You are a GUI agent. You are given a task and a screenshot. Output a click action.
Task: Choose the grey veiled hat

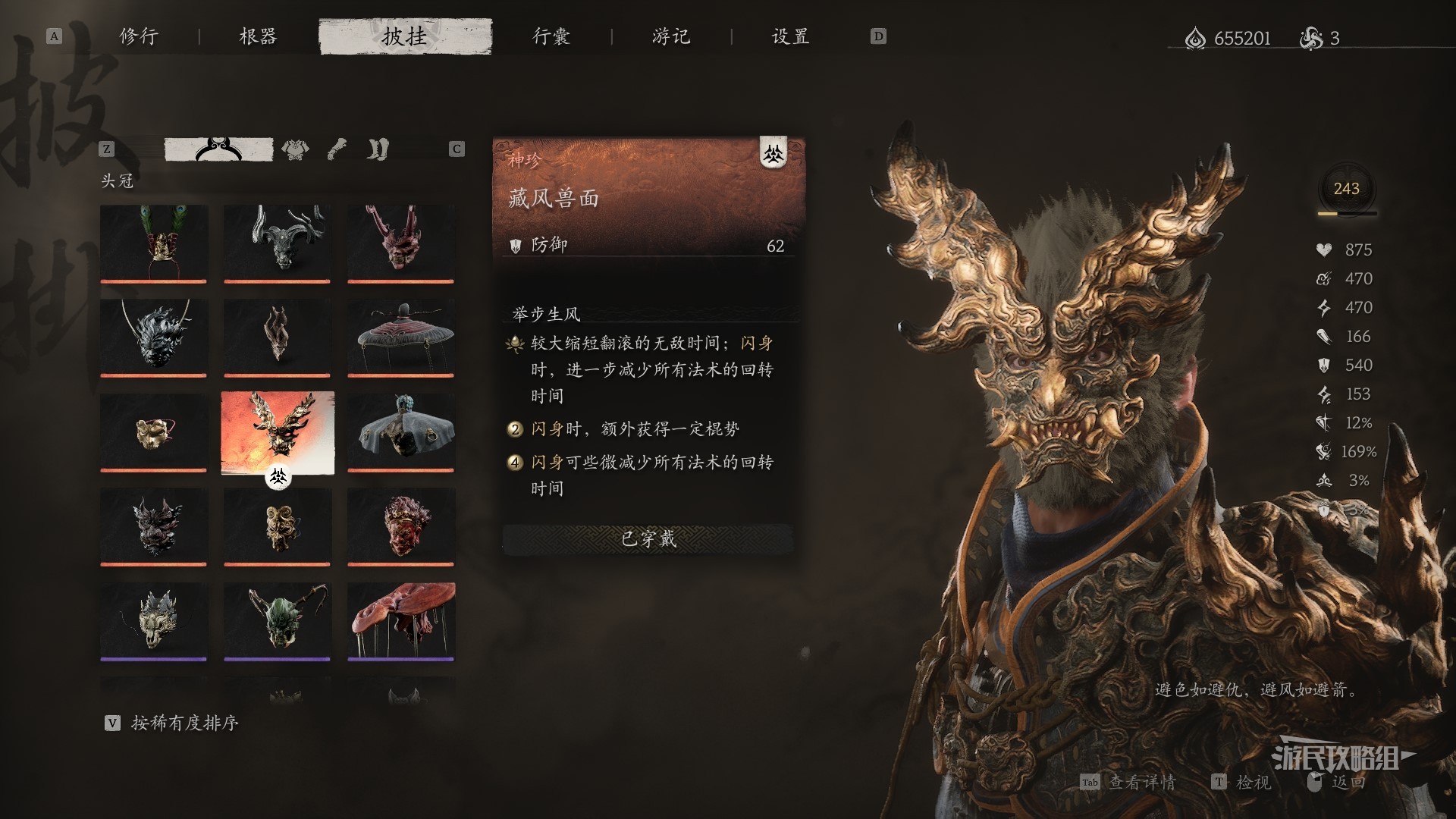pyautogui.click(x=400, y=431)
